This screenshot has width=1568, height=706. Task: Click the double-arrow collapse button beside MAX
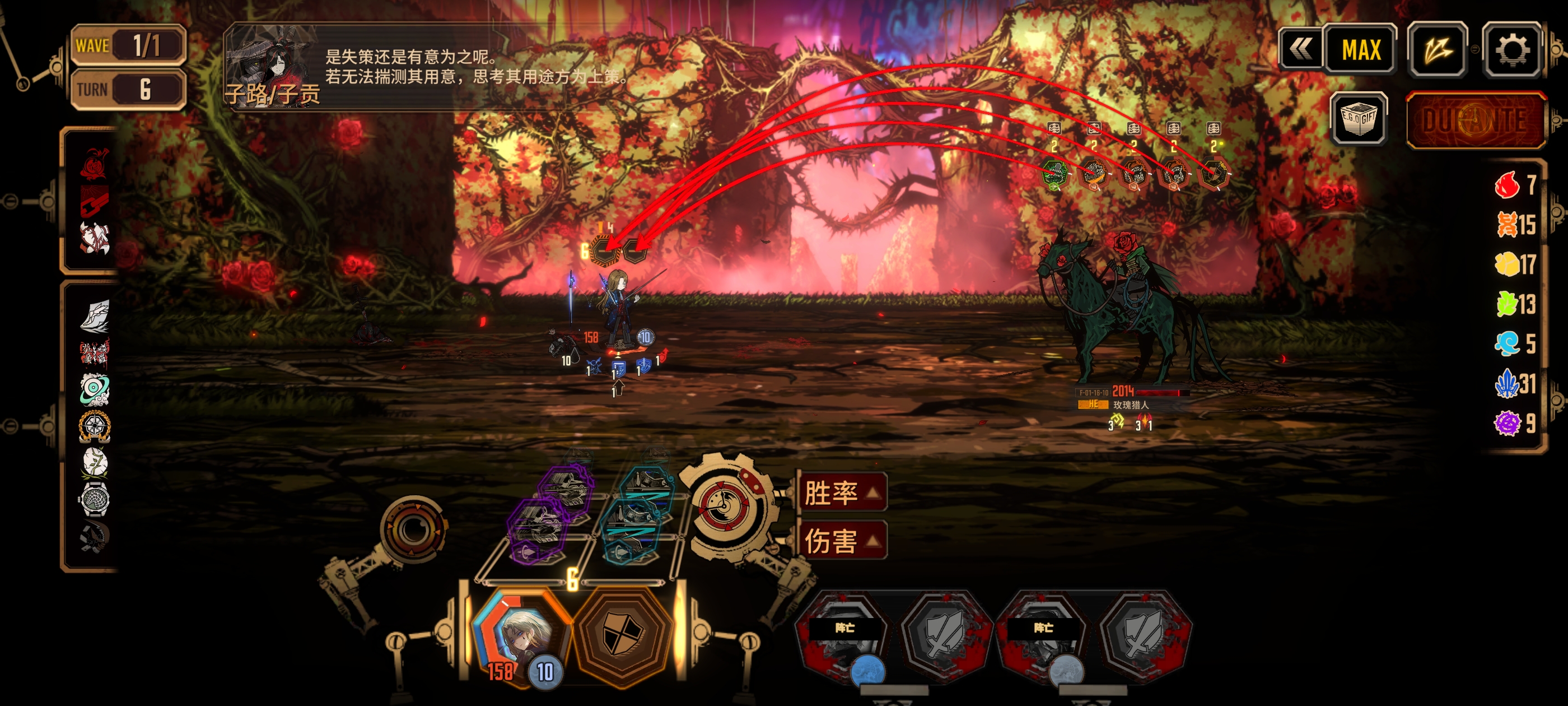[x=1301, y=49]
